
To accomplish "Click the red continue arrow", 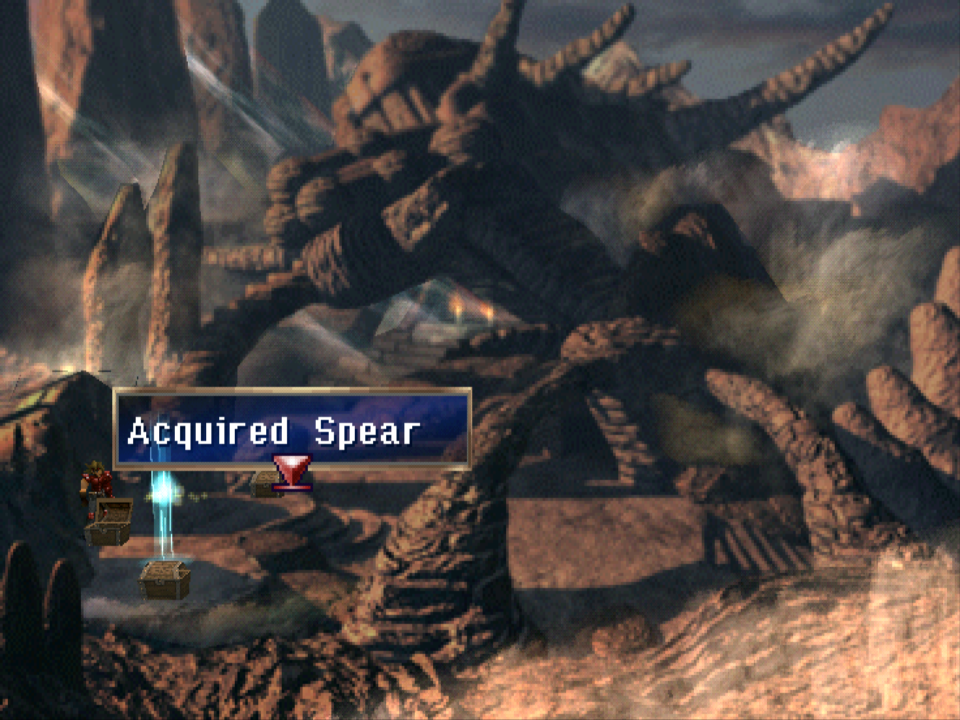I will tap(292, 471).
